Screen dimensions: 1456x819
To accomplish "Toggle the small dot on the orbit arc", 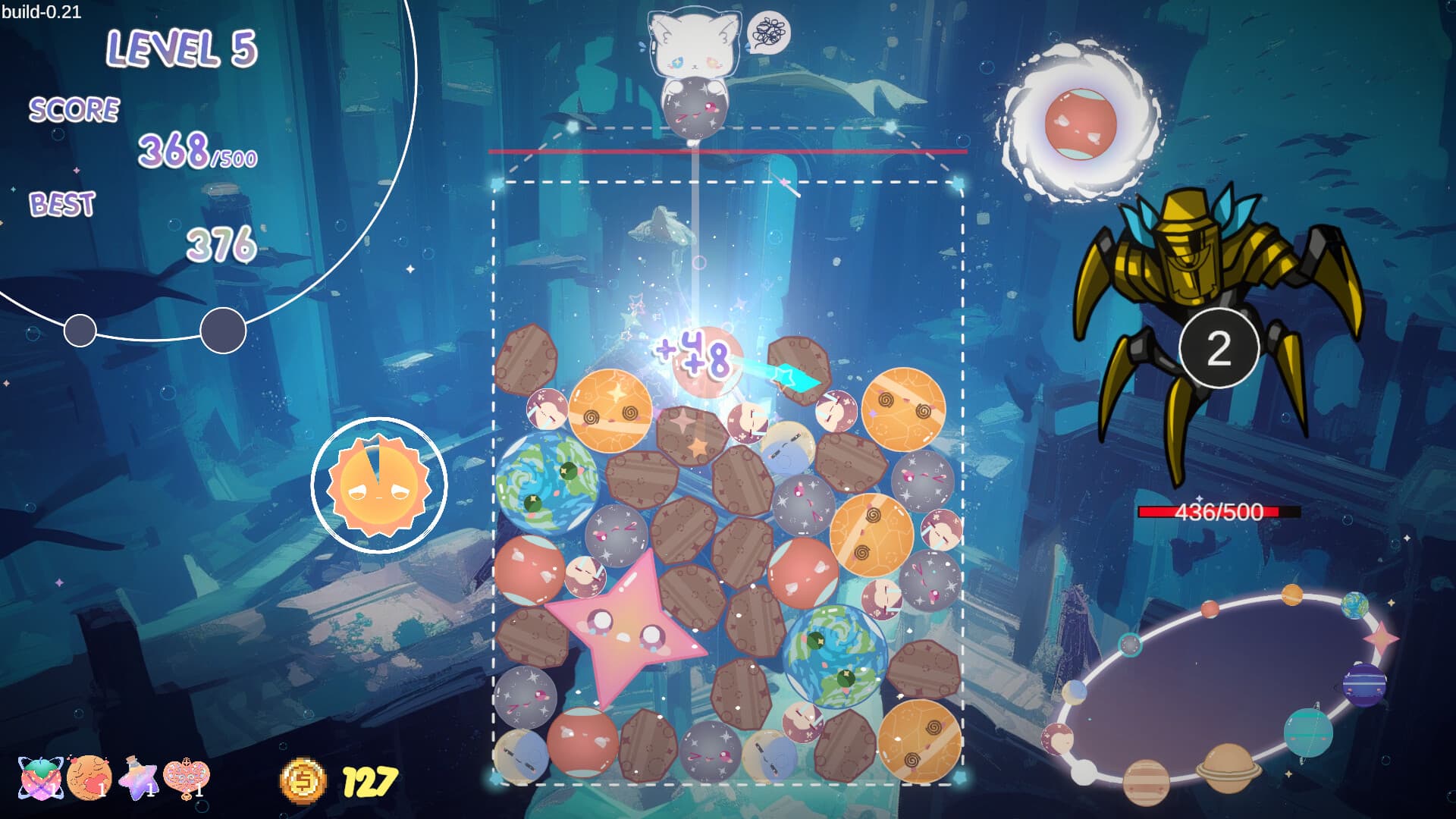I will point(80,329).
